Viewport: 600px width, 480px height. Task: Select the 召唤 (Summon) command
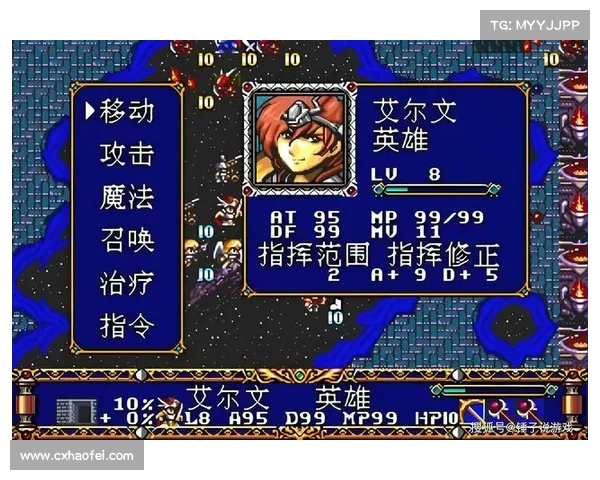click(x=127, y=240)
